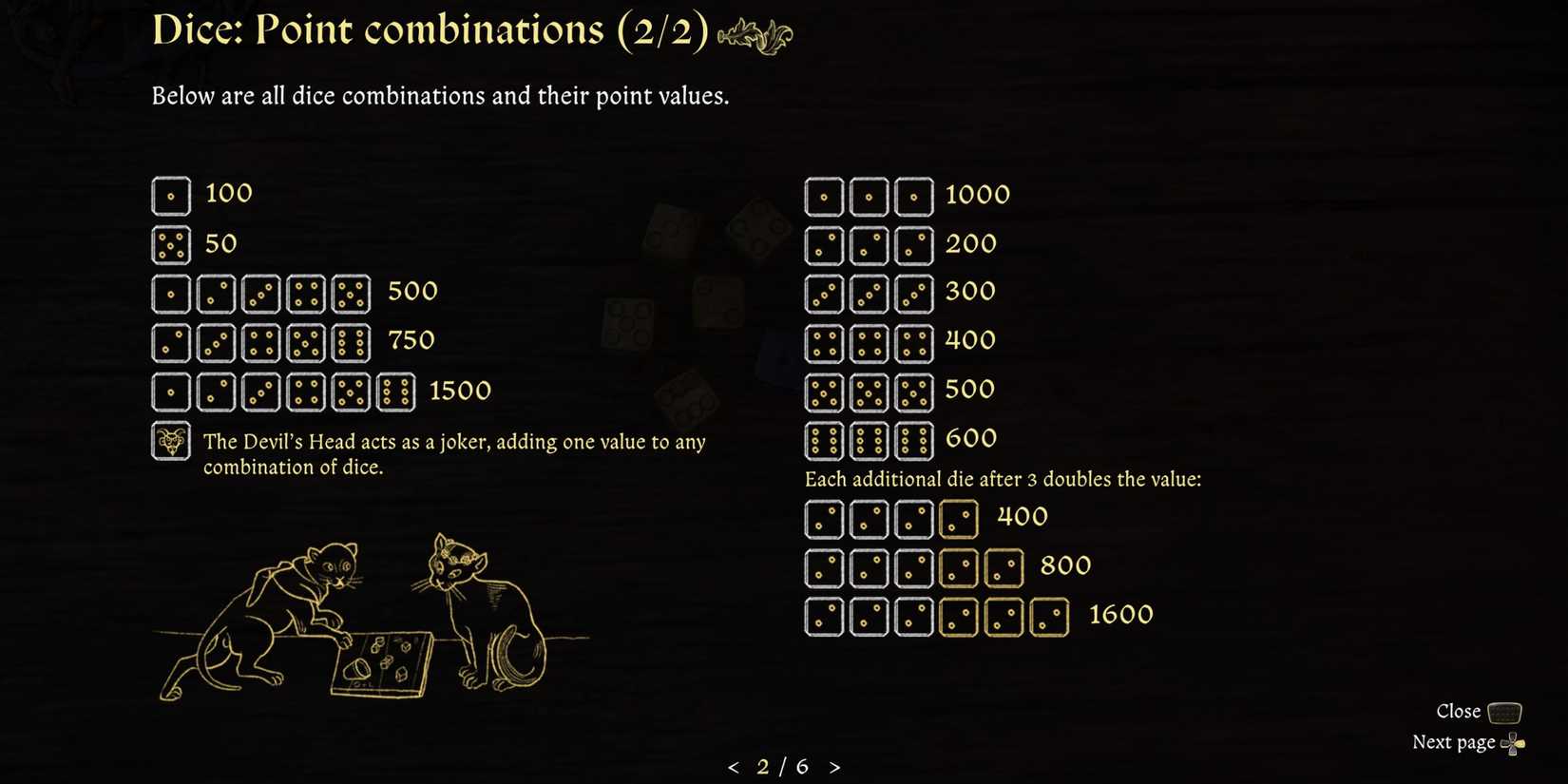The height and width of the screenshot is (784, 1568).
Task: Close the dice rules screen
Action: tap(1459, 711)
